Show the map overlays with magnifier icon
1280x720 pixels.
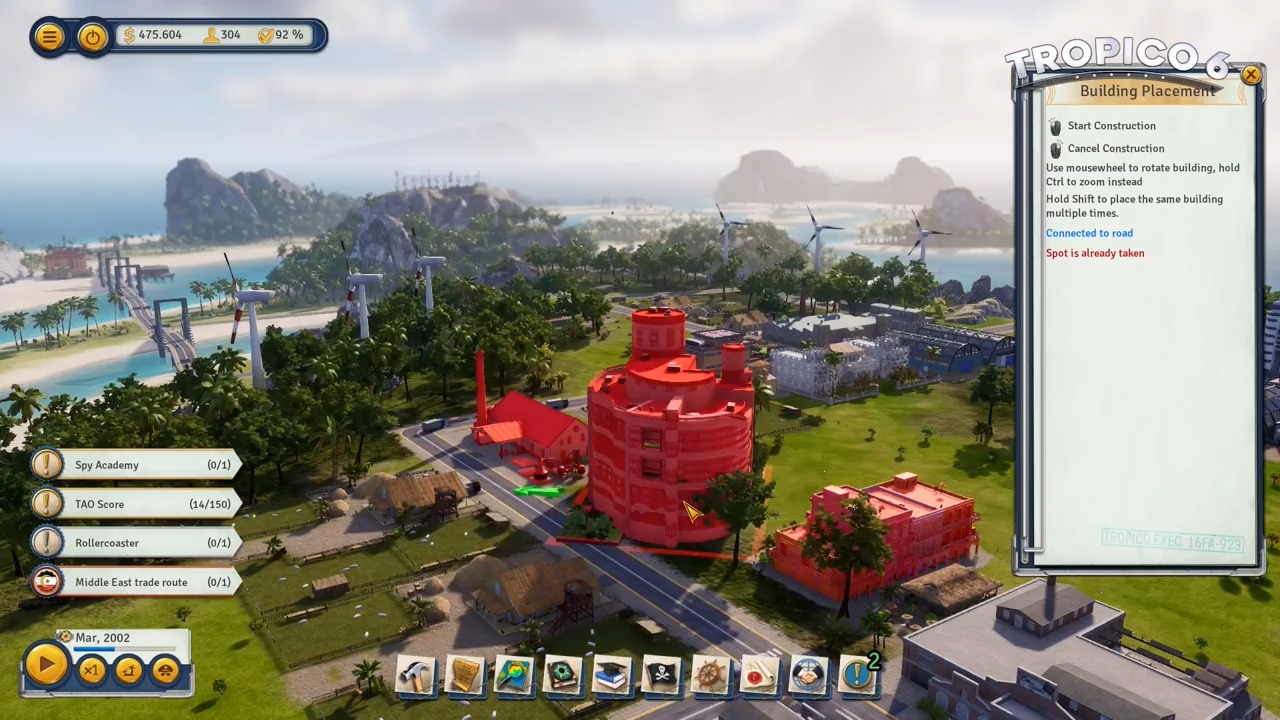[514, 675]
